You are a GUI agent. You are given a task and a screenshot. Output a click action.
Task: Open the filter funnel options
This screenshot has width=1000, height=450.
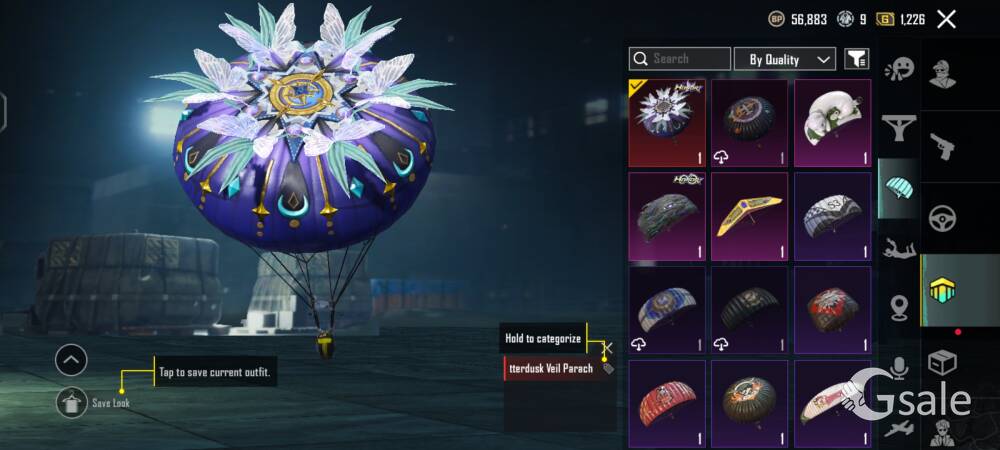tap(857, 59)
